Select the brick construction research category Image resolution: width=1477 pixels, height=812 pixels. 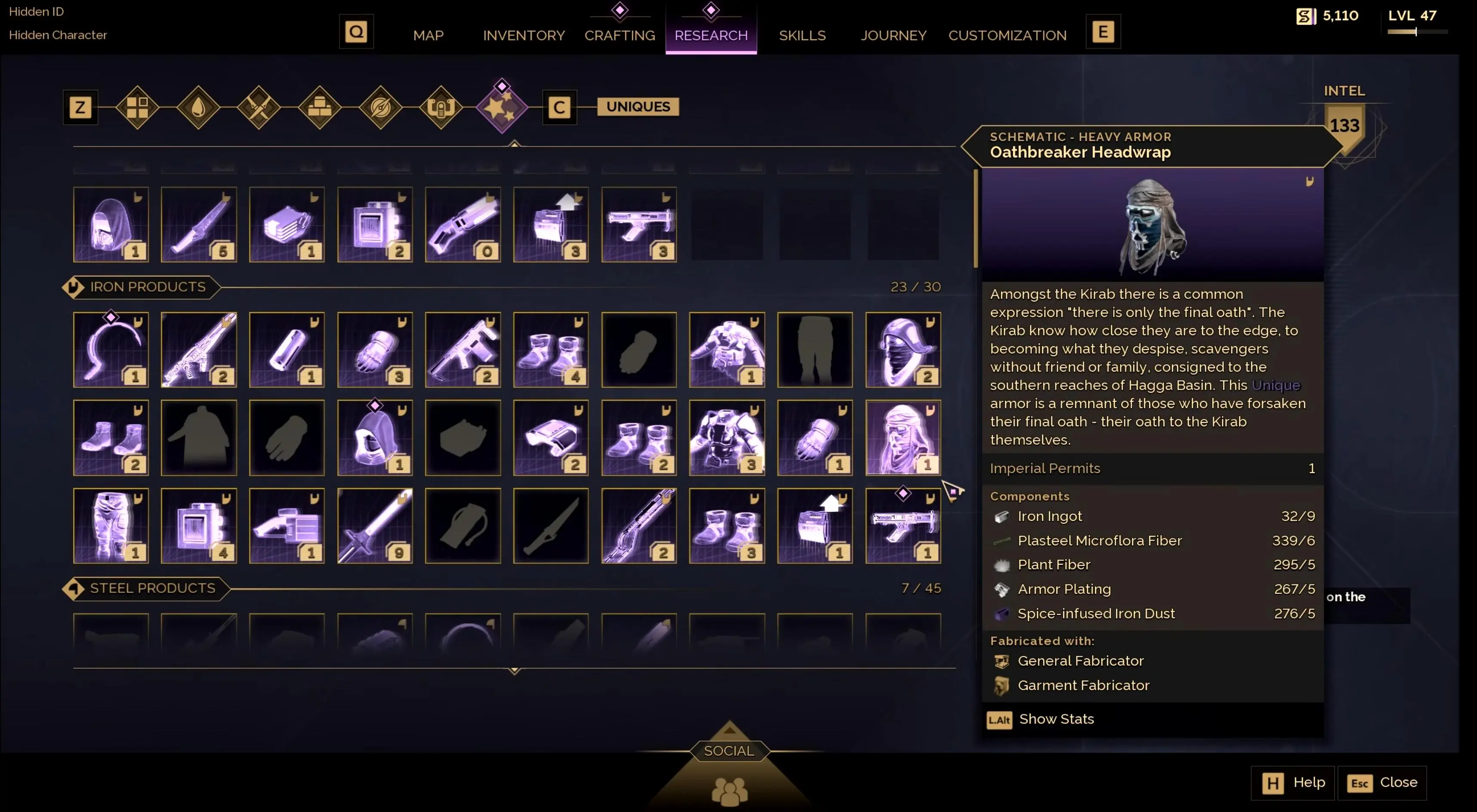[320, 107]
